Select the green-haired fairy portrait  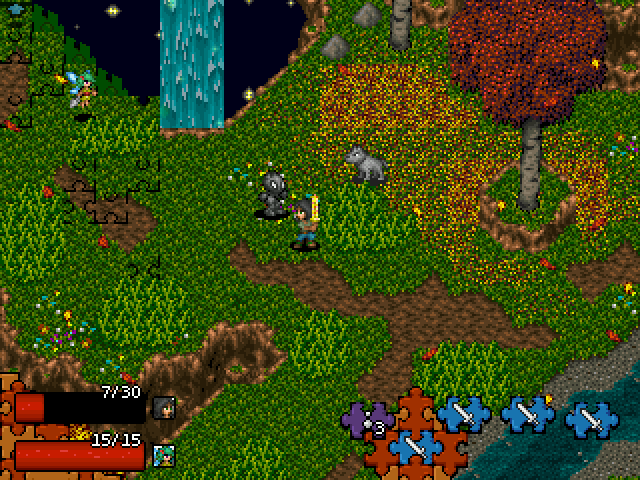pyautogui.click(x=163, y=456)
